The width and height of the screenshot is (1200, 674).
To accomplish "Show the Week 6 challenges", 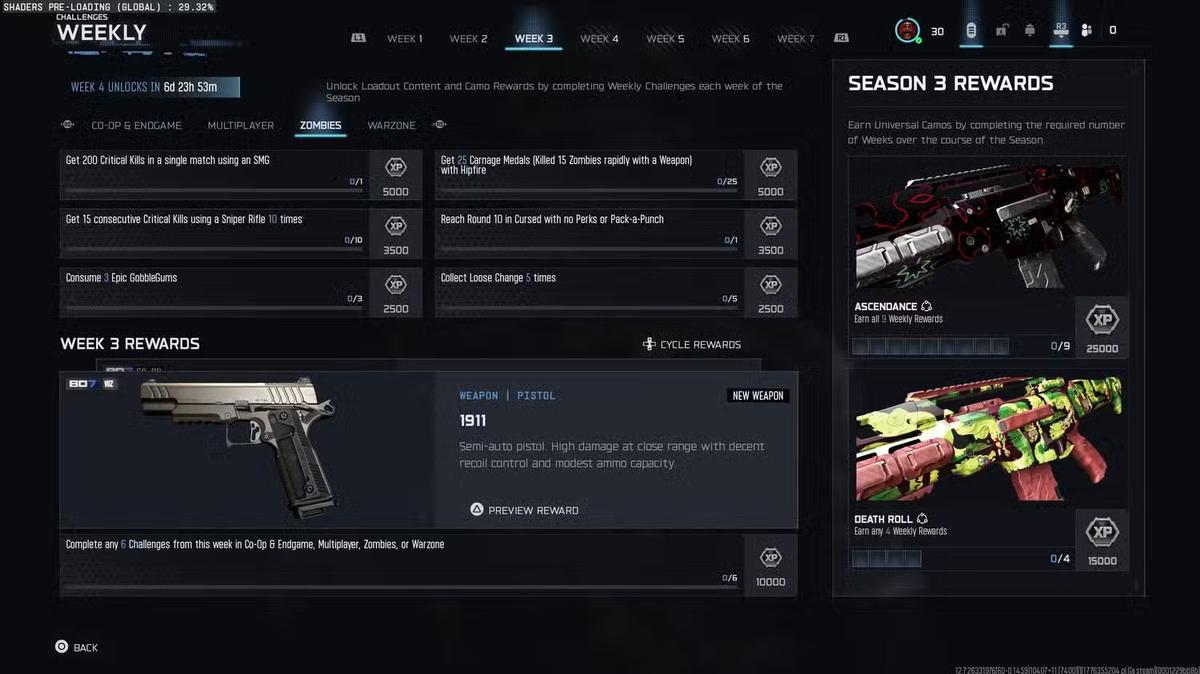I will click(730, 39).
